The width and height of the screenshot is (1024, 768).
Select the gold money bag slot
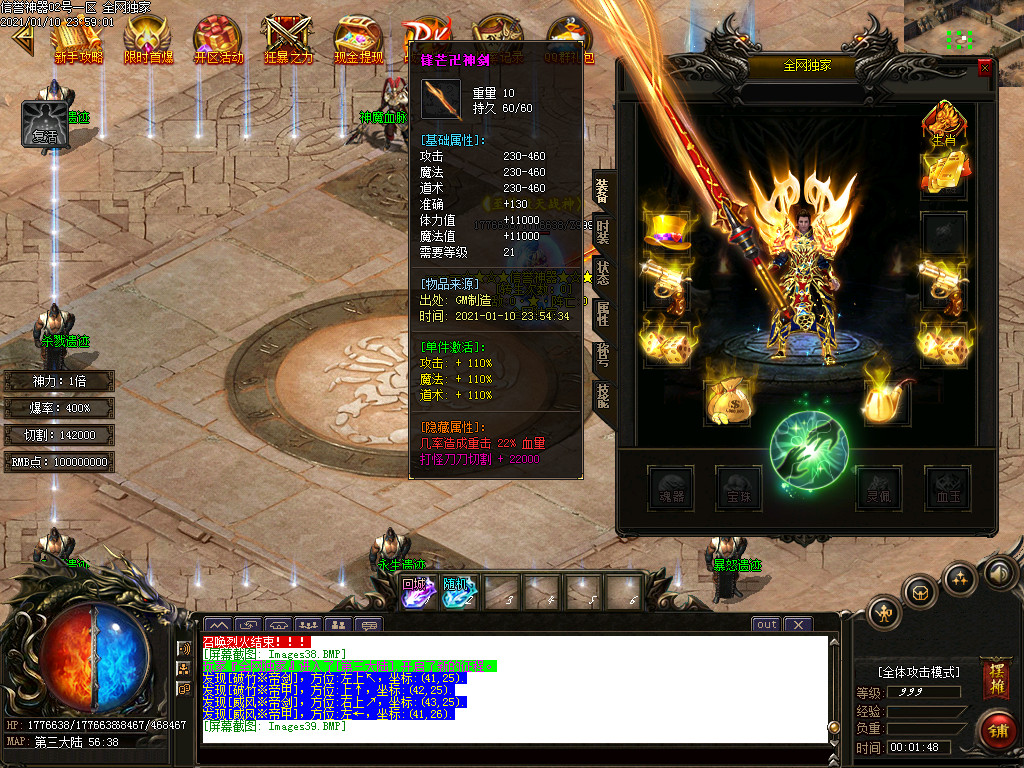click(x=728, y=402)
